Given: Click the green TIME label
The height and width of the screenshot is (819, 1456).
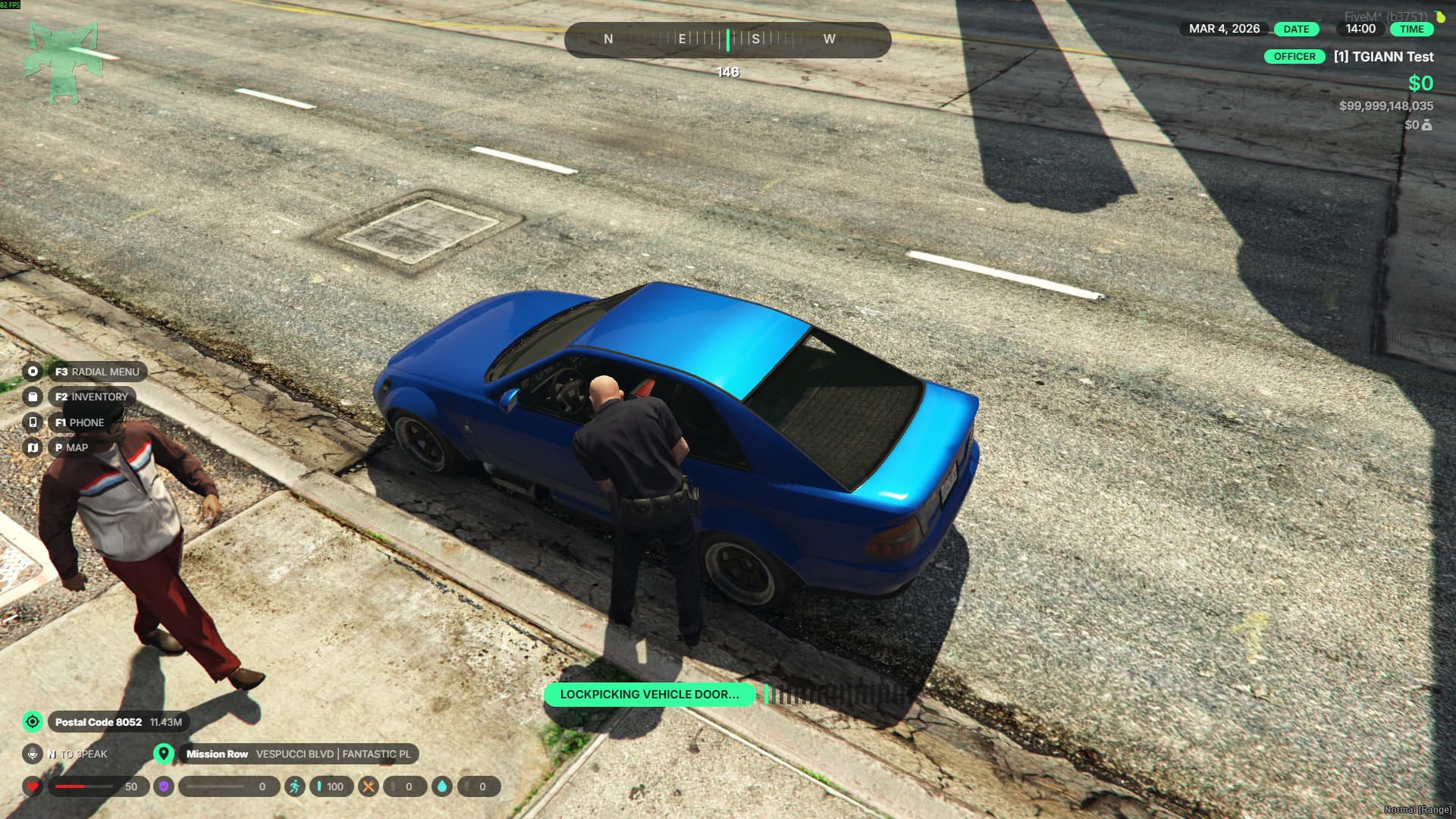Looking at the screenshot, I should point(1411,29).
